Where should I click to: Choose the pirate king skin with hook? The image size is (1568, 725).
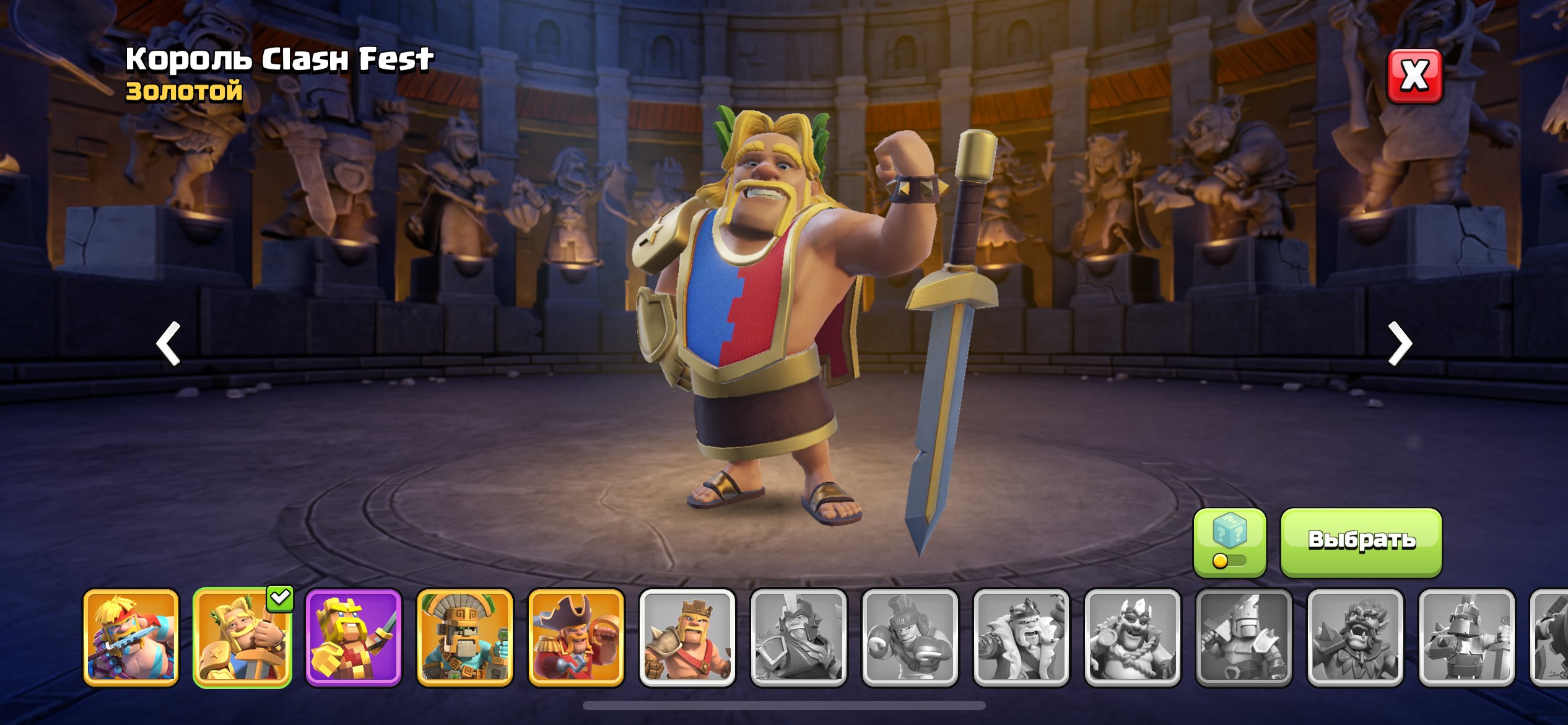tap(576, 638)
